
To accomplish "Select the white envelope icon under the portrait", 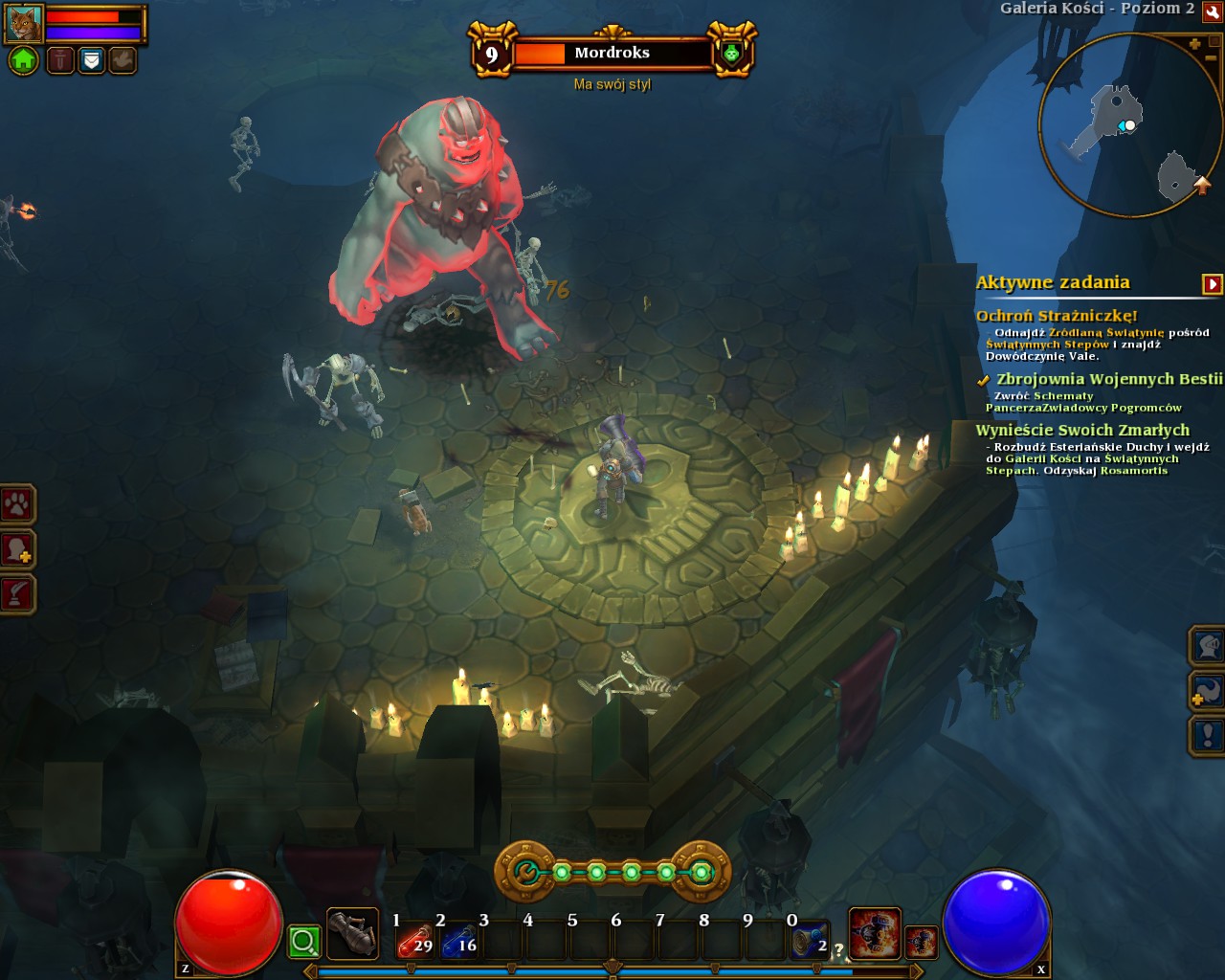I will click(91, 61).
